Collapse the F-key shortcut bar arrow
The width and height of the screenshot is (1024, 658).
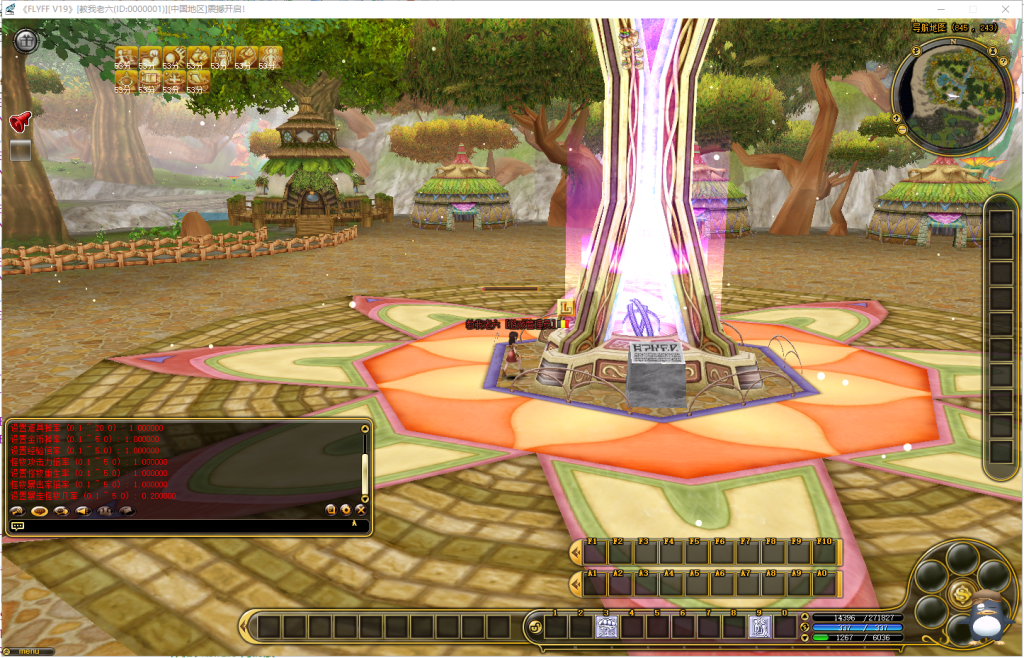tap(575, 552)
